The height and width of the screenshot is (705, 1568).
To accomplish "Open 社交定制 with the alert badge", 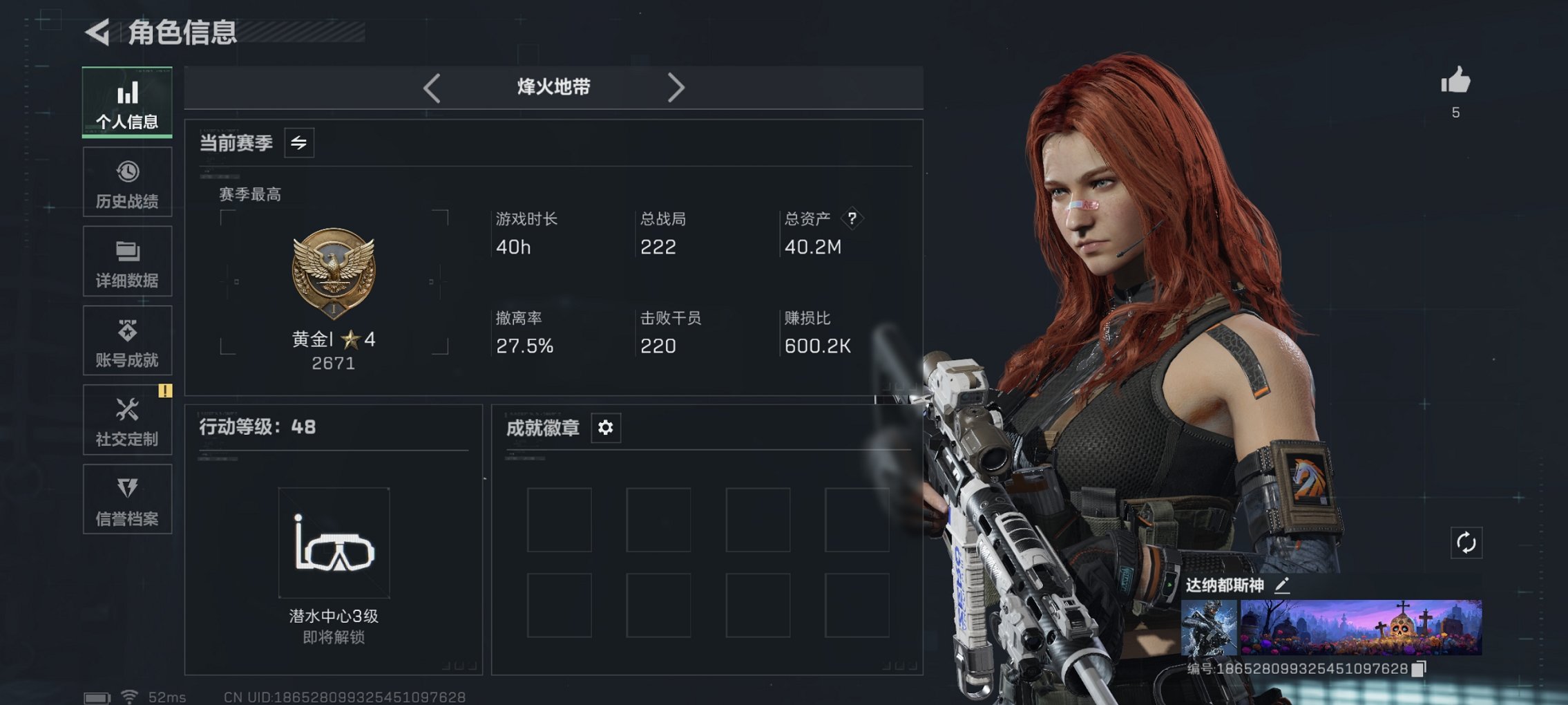I will tap(126, 420).
